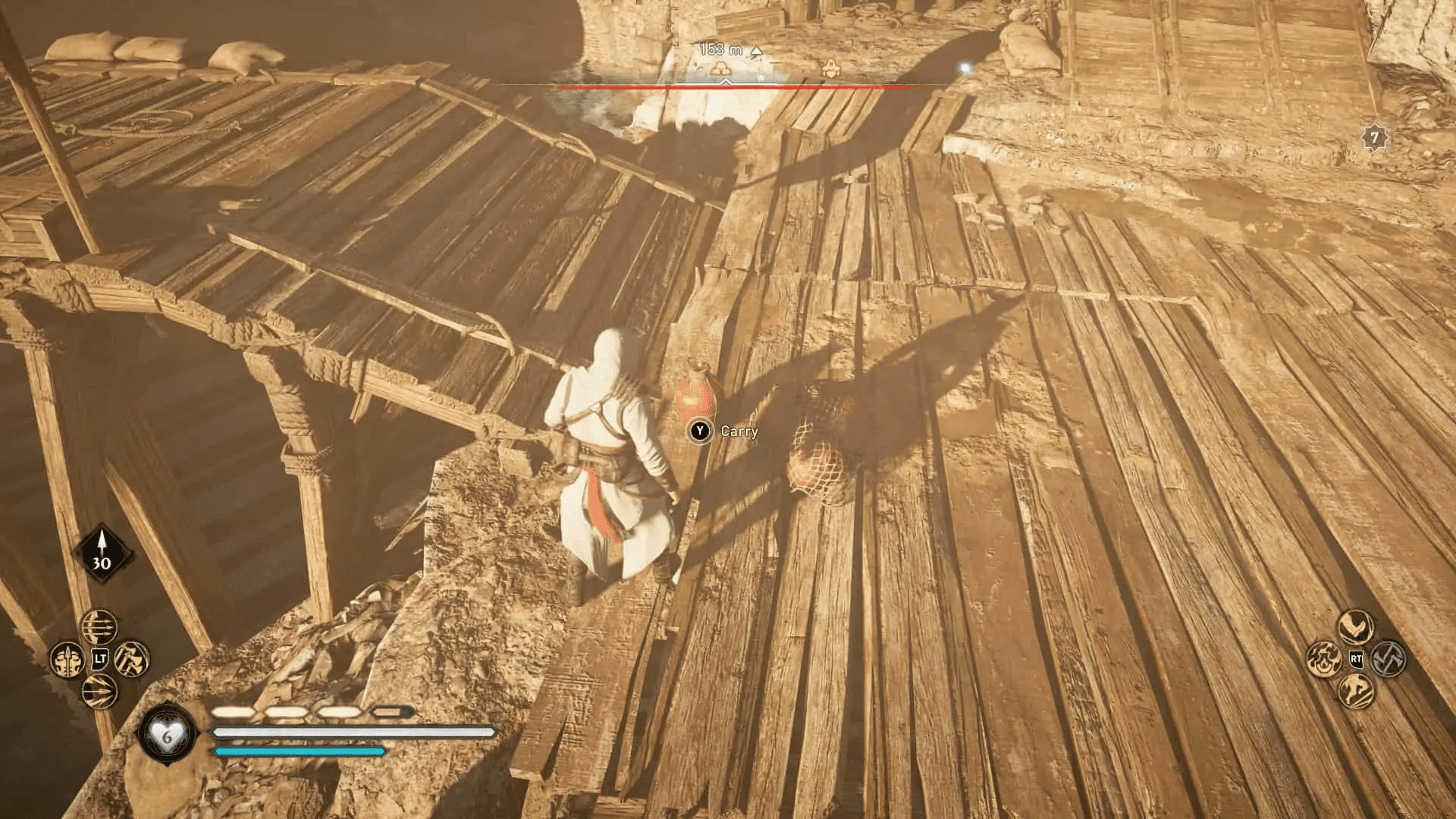This screenshot has width=1456, height=819.
Task: Select the trap tool icon
Action: 130,658
